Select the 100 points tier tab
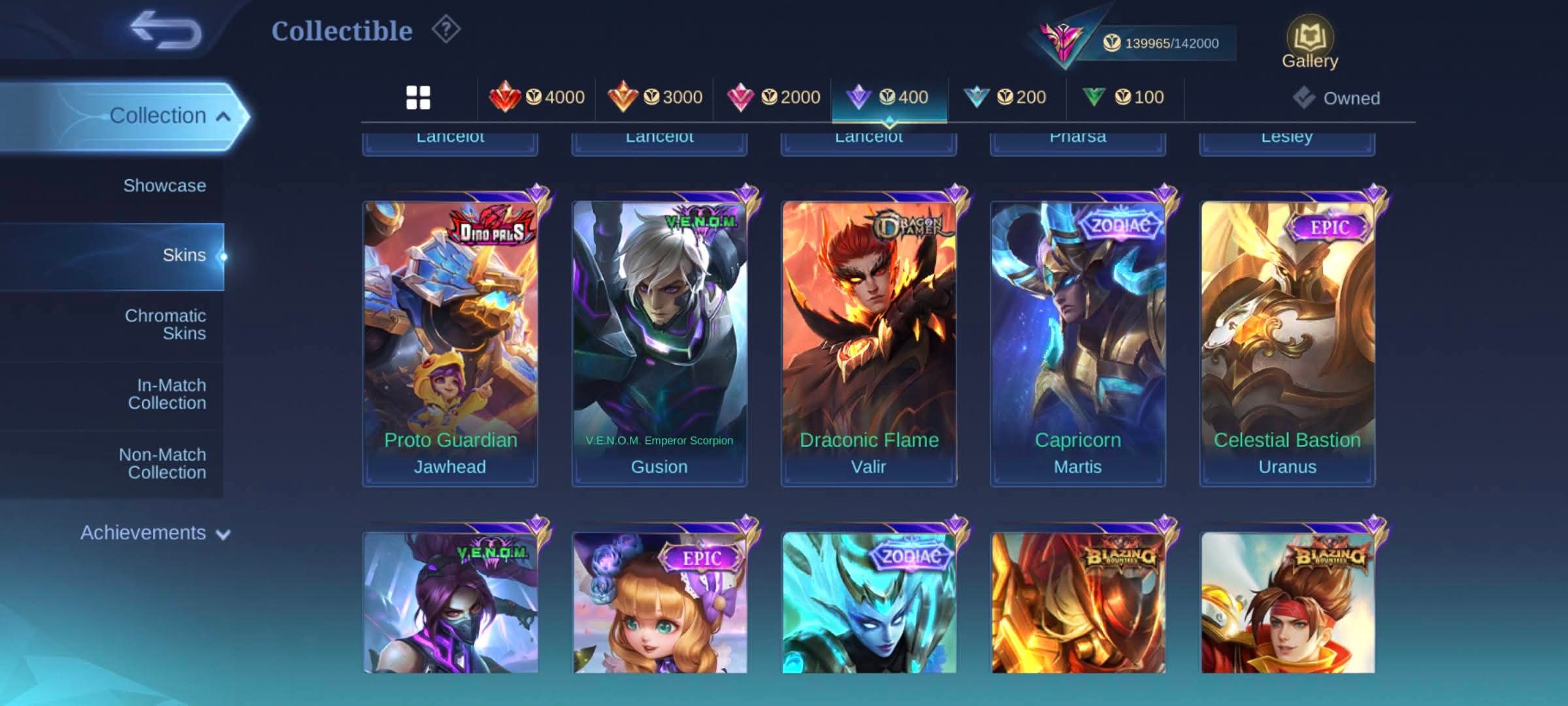Viewport: 1568px width, 706px height. [x=1124, y=98]
